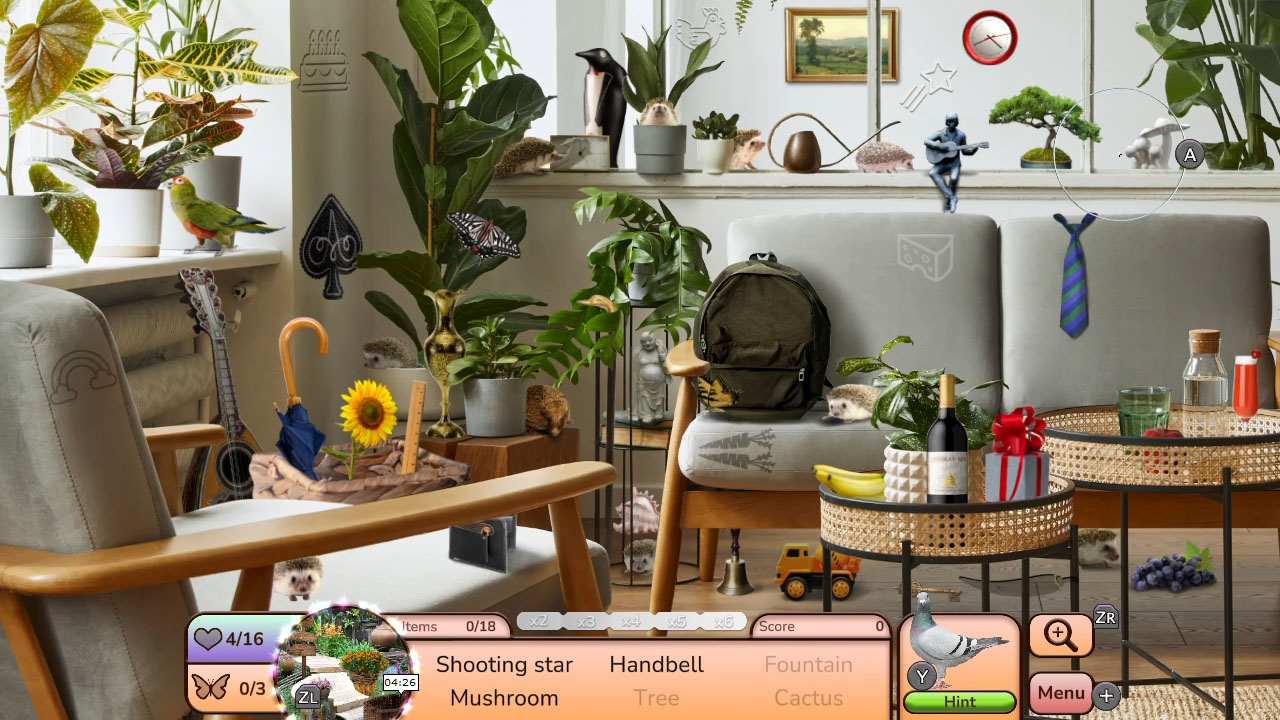
Task: Click the ZR shoulder button icon
Action: pyautogui.click(x=1104, y=617)
